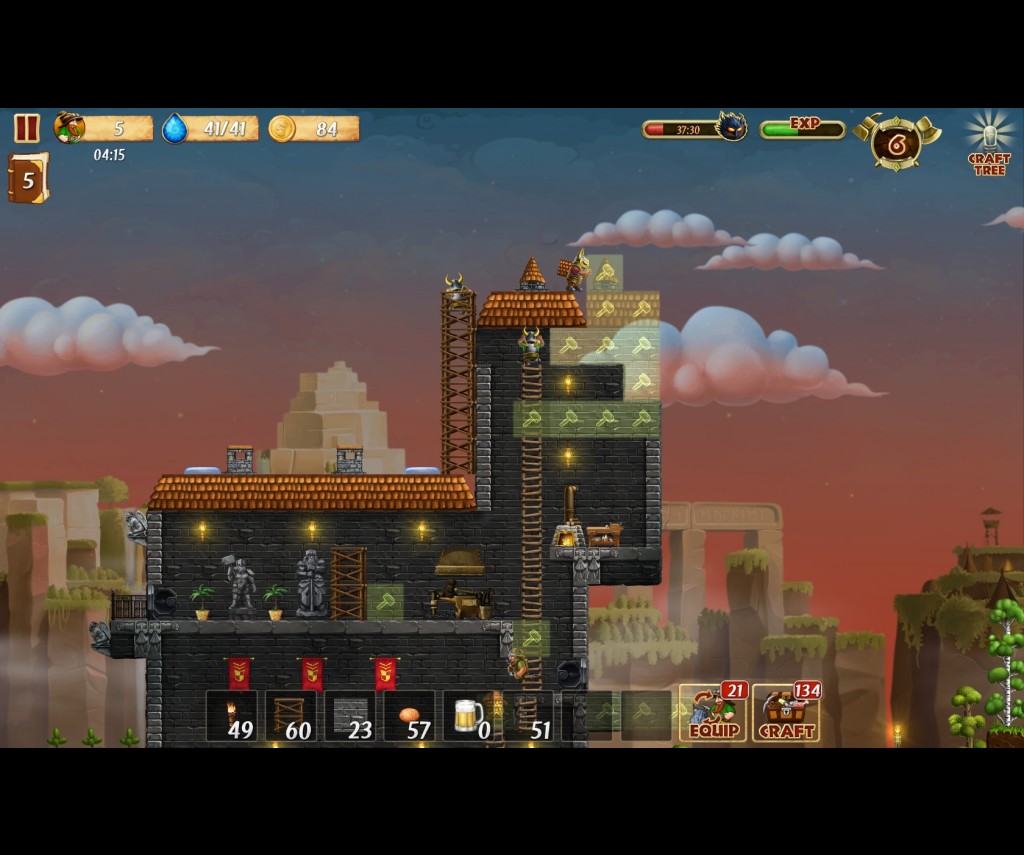Select the bread food slot
Image resolution: width=1024 pixels, height=855 pixels.
coord(410,716)
